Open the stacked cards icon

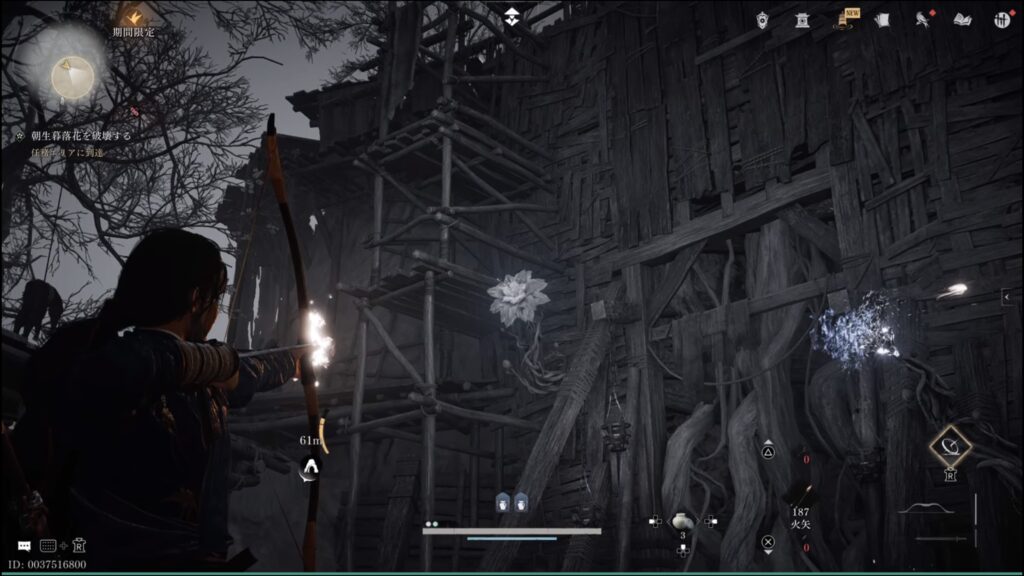click(x=882, y=20)
